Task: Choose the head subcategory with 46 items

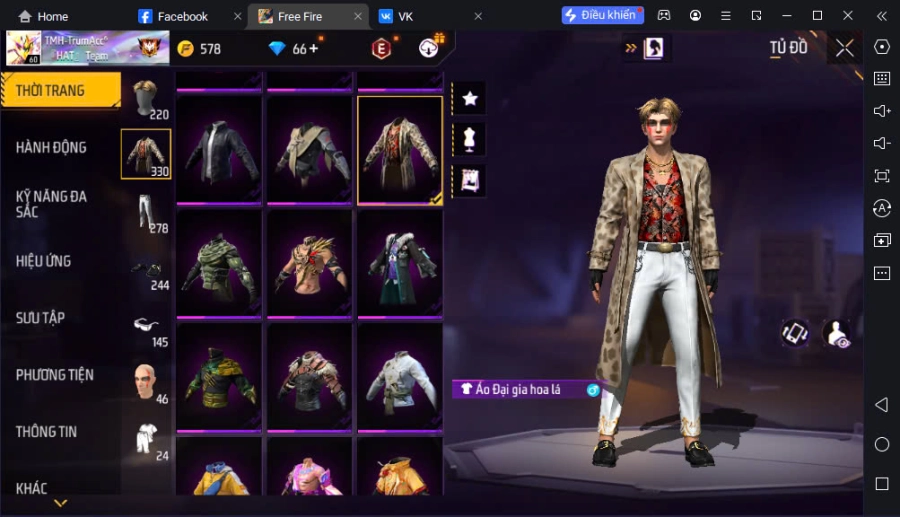Action: click(x=146, y=381)
